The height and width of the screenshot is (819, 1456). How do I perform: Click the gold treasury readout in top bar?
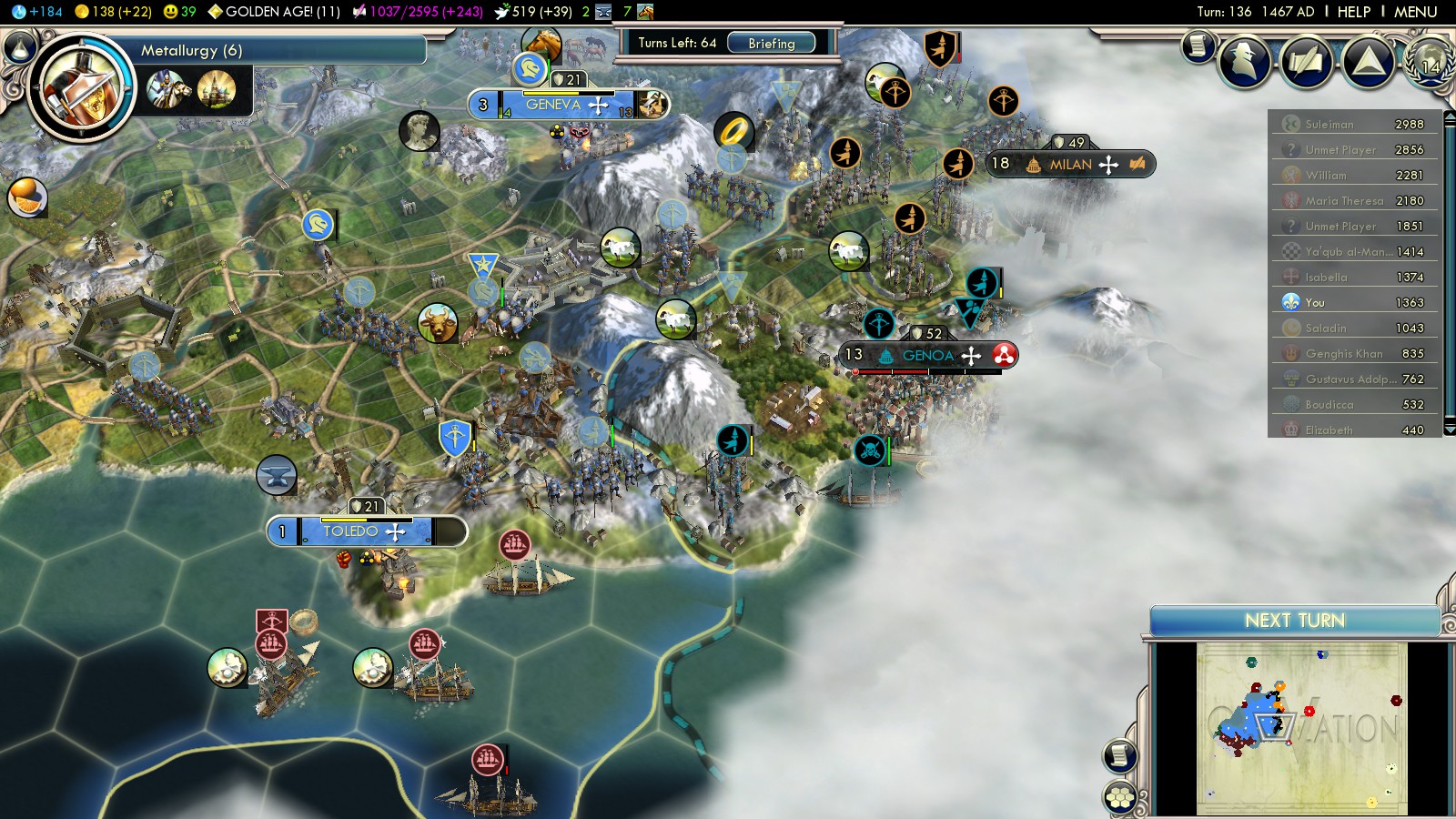pos(113,12)
